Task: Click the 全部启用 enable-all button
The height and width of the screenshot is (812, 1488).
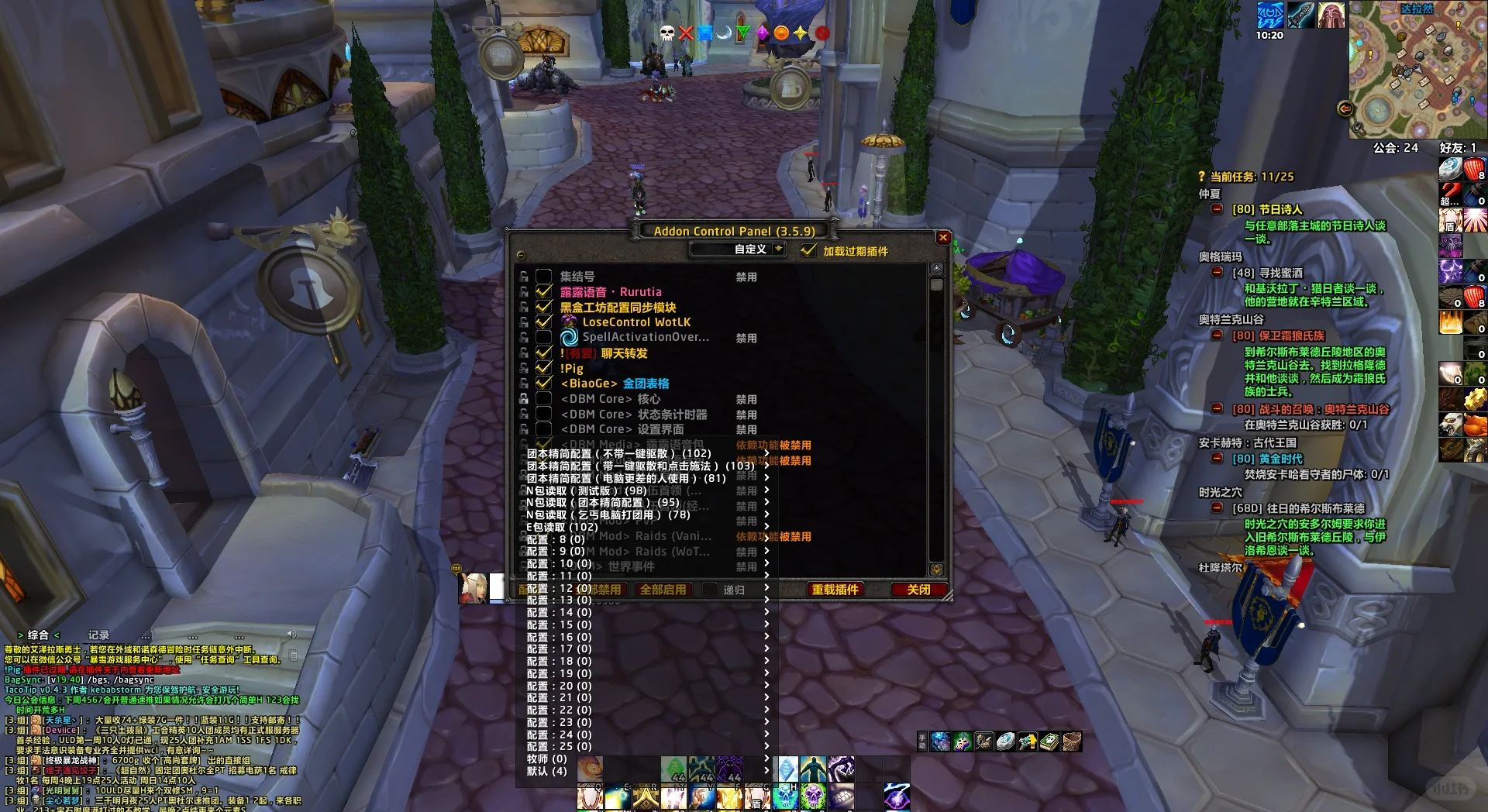Action: point(663,590)
